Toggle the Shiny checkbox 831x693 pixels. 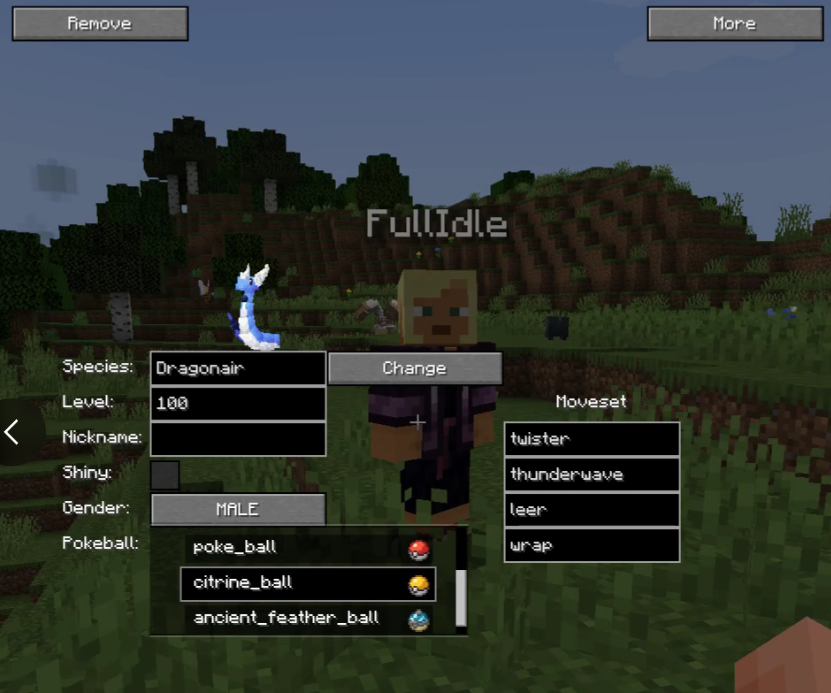coord(165,474)
